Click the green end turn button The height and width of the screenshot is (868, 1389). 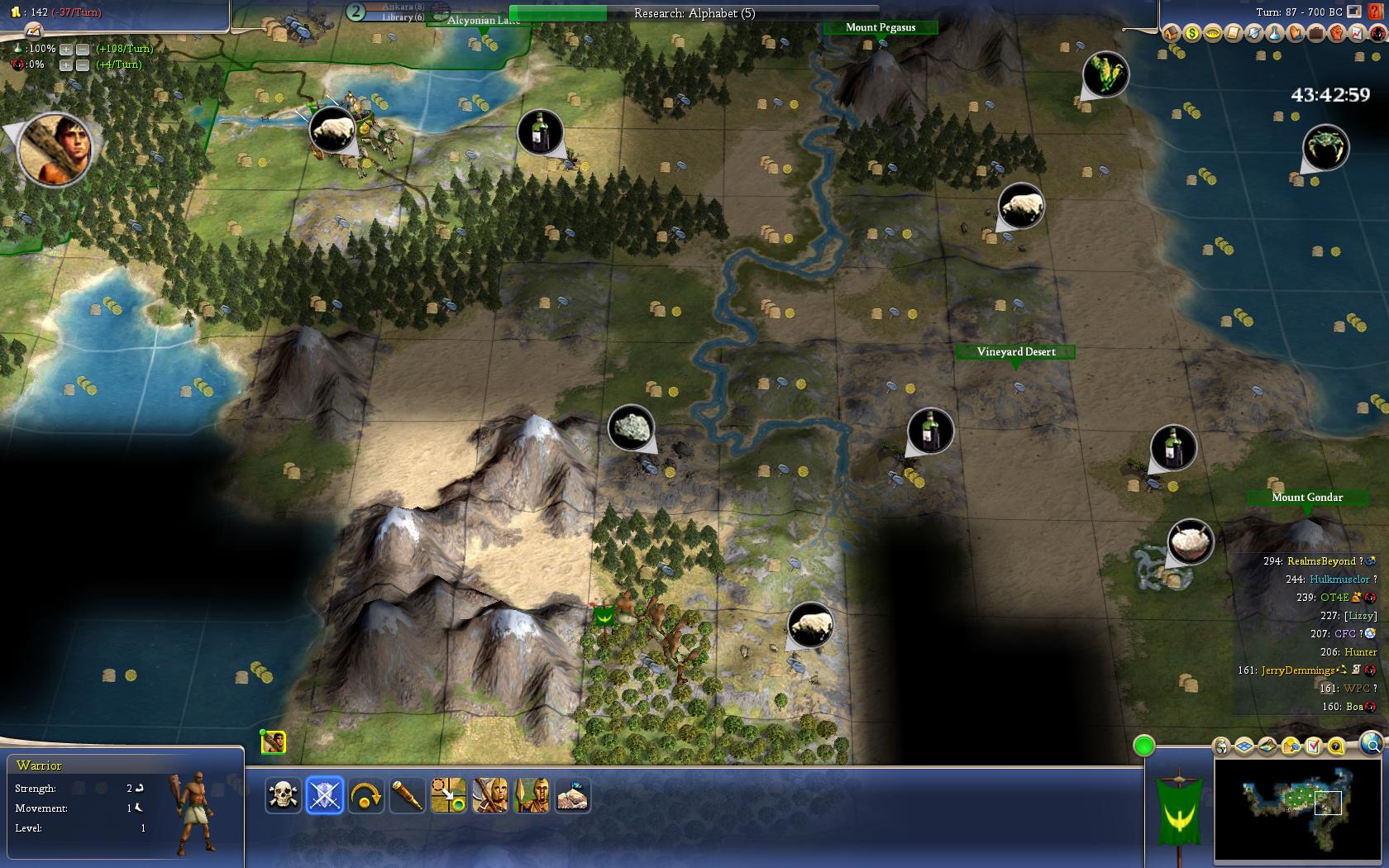(1143, 746)
